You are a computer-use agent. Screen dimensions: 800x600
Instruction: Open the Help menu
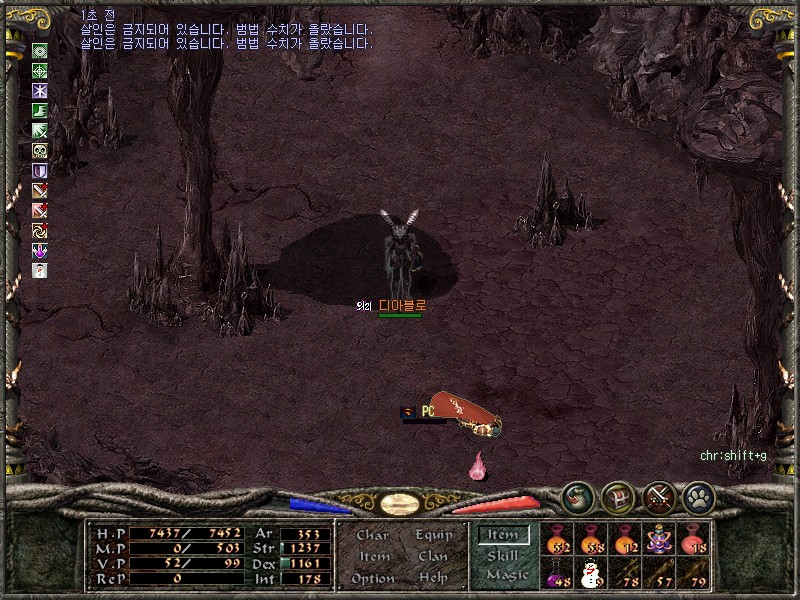(433, 578)
